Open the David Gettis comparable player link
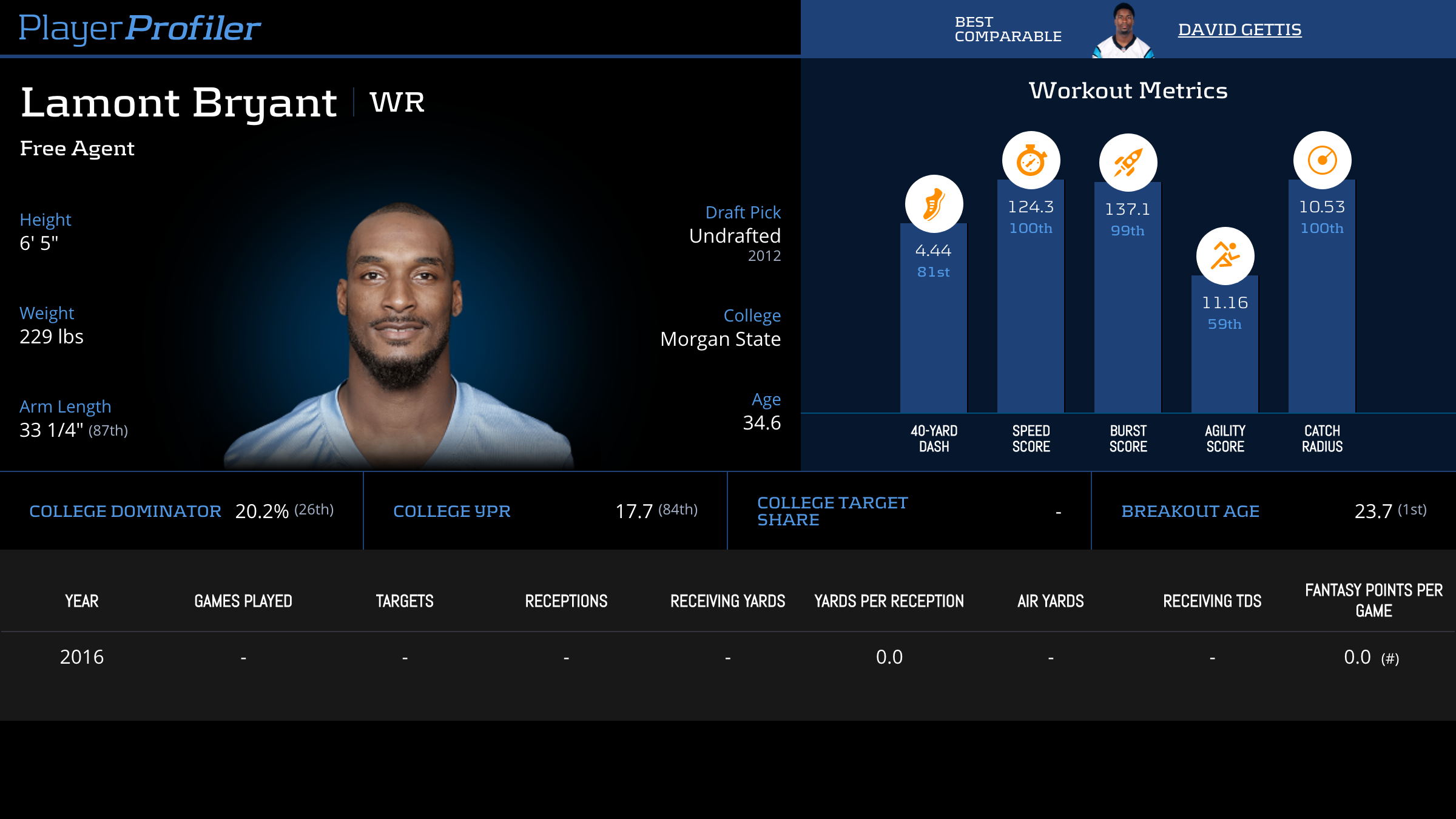Screen dimensions: 1456x819 (1239, 29)
